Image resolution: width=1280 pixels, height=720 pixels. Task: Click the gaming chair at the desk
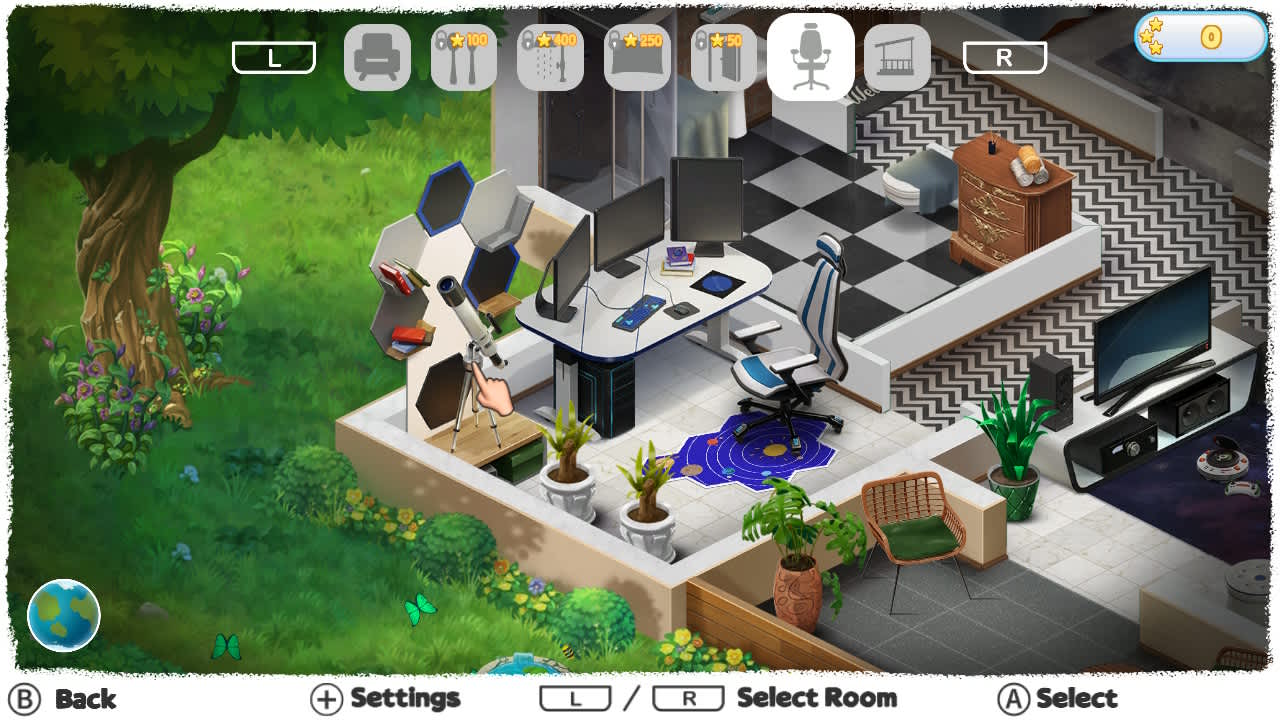[x=800, y=330]
